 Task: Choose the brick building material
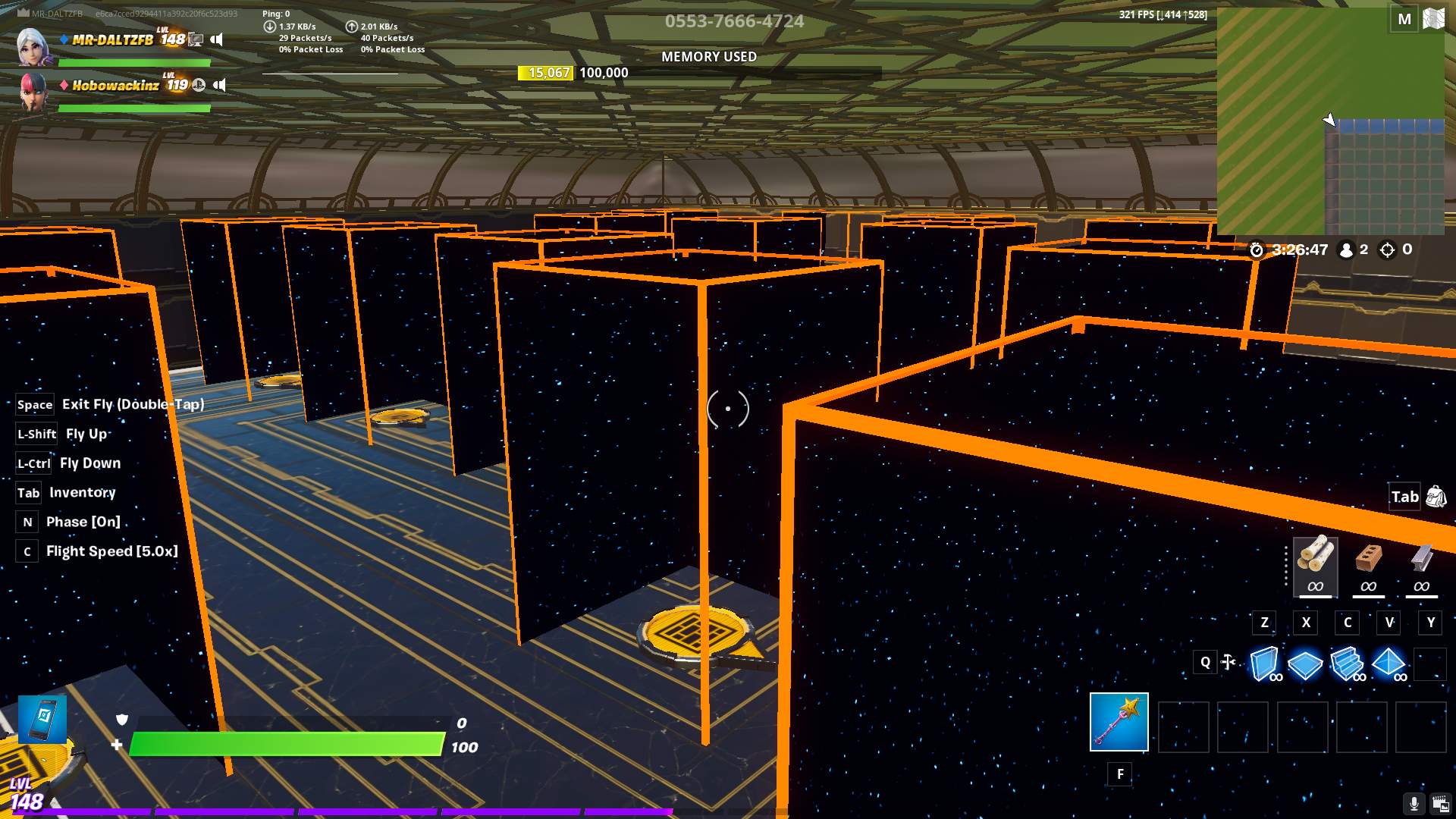tap(1368, 565)
